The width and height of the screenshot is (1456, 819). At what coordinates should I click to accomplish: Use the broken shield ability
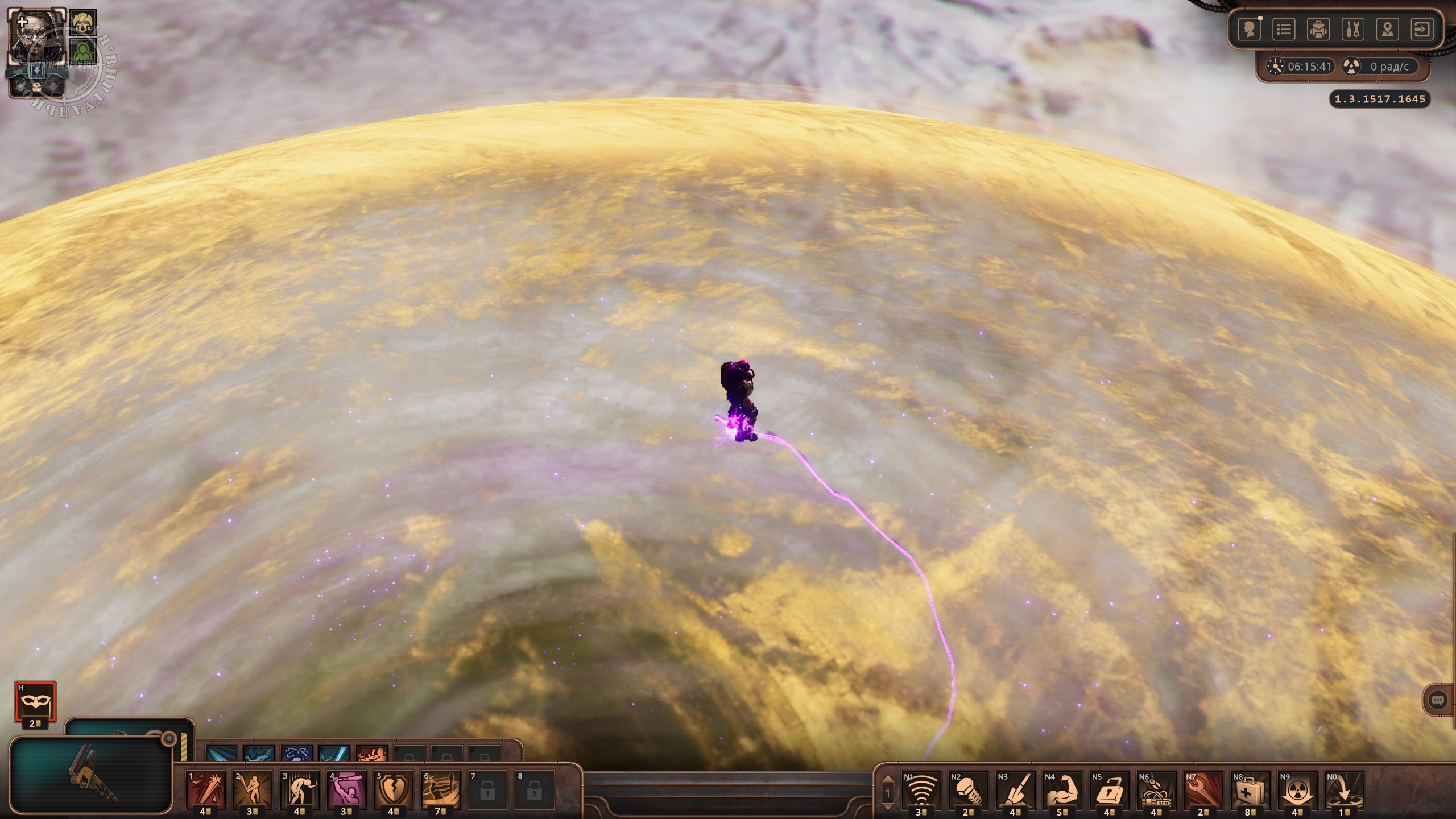point(394,789)
